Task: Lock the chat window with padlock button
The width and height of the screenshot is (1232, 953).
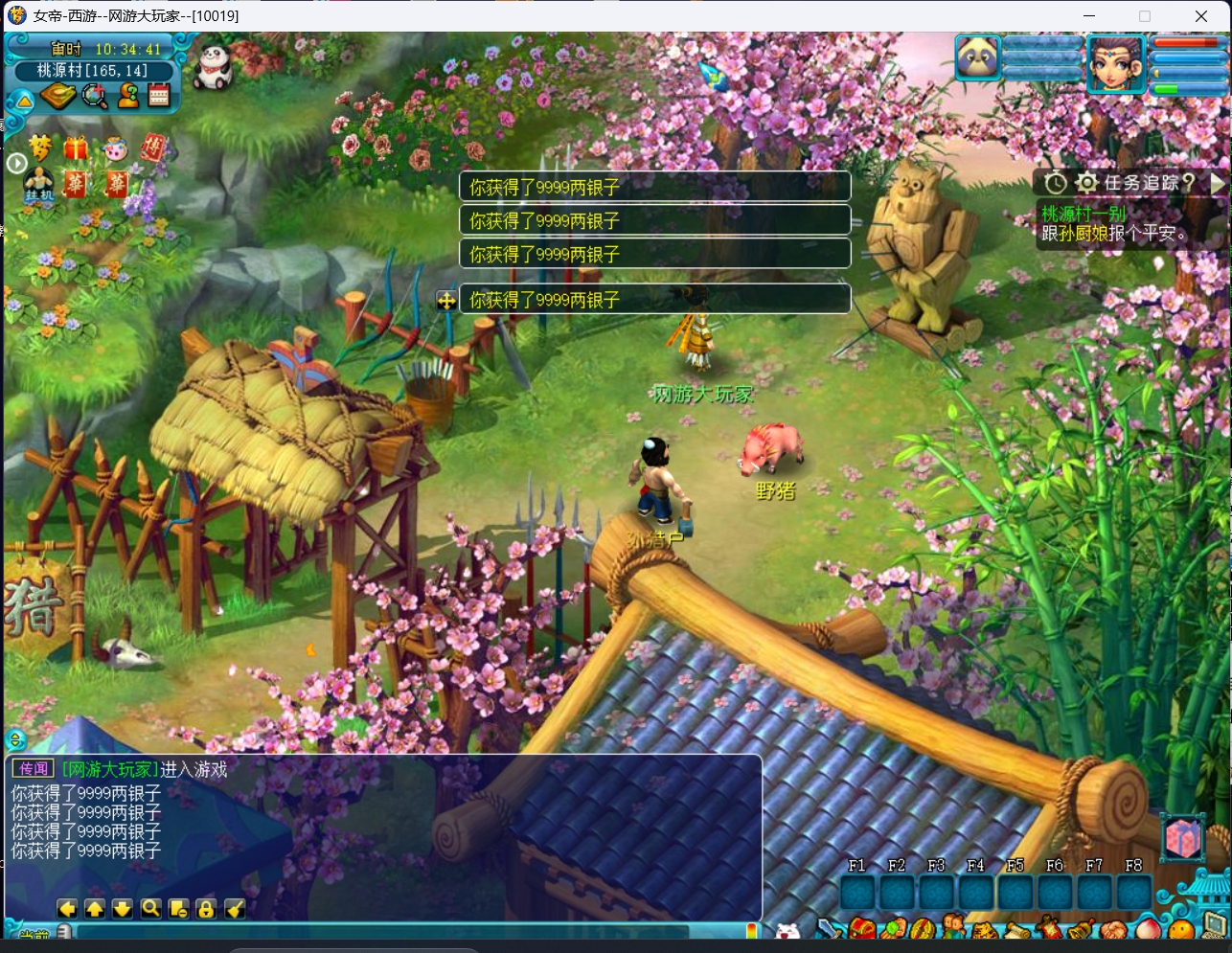Action: (x=206, y=909)
